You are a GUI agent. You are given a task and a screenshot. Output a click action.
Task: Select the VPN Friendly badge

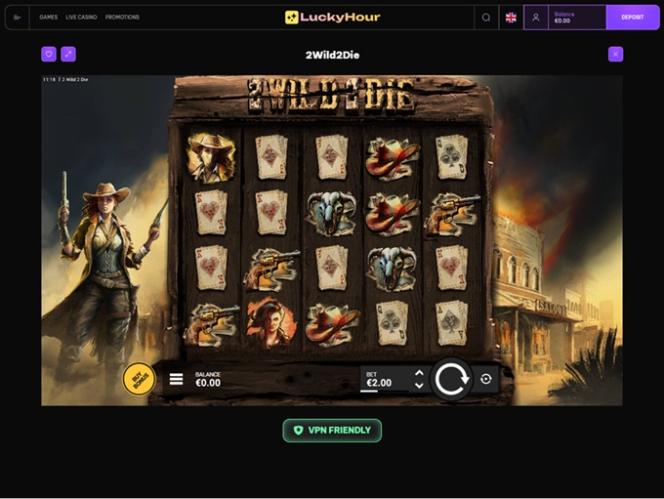point(332,430)
